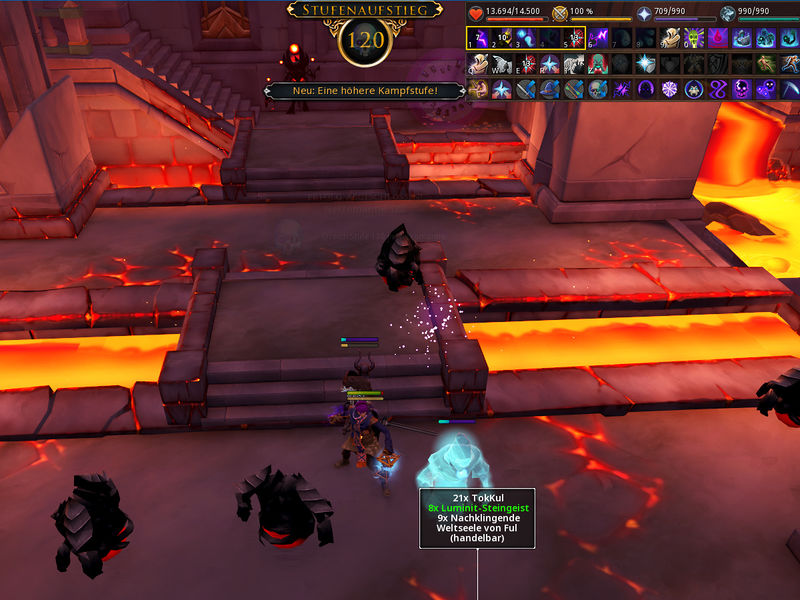This screenshot has width=800, height=600.
Task: Click the summoning points wolf icon
Action: click(x=728, y=14)
